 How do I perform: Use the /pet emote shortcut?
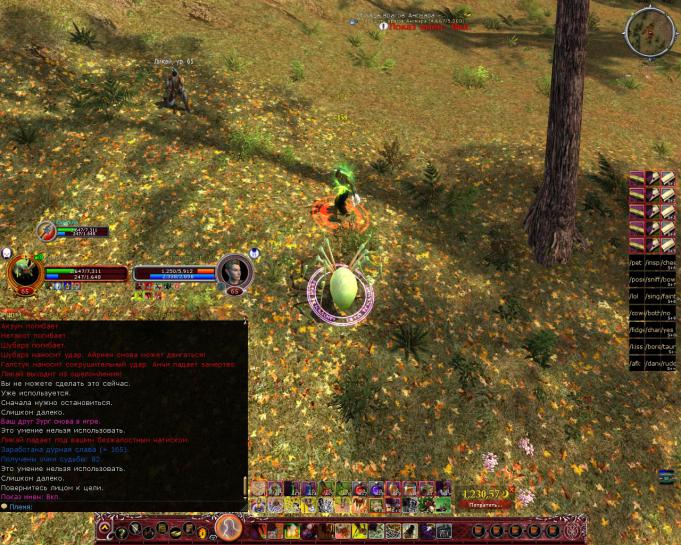pos(636,263)
